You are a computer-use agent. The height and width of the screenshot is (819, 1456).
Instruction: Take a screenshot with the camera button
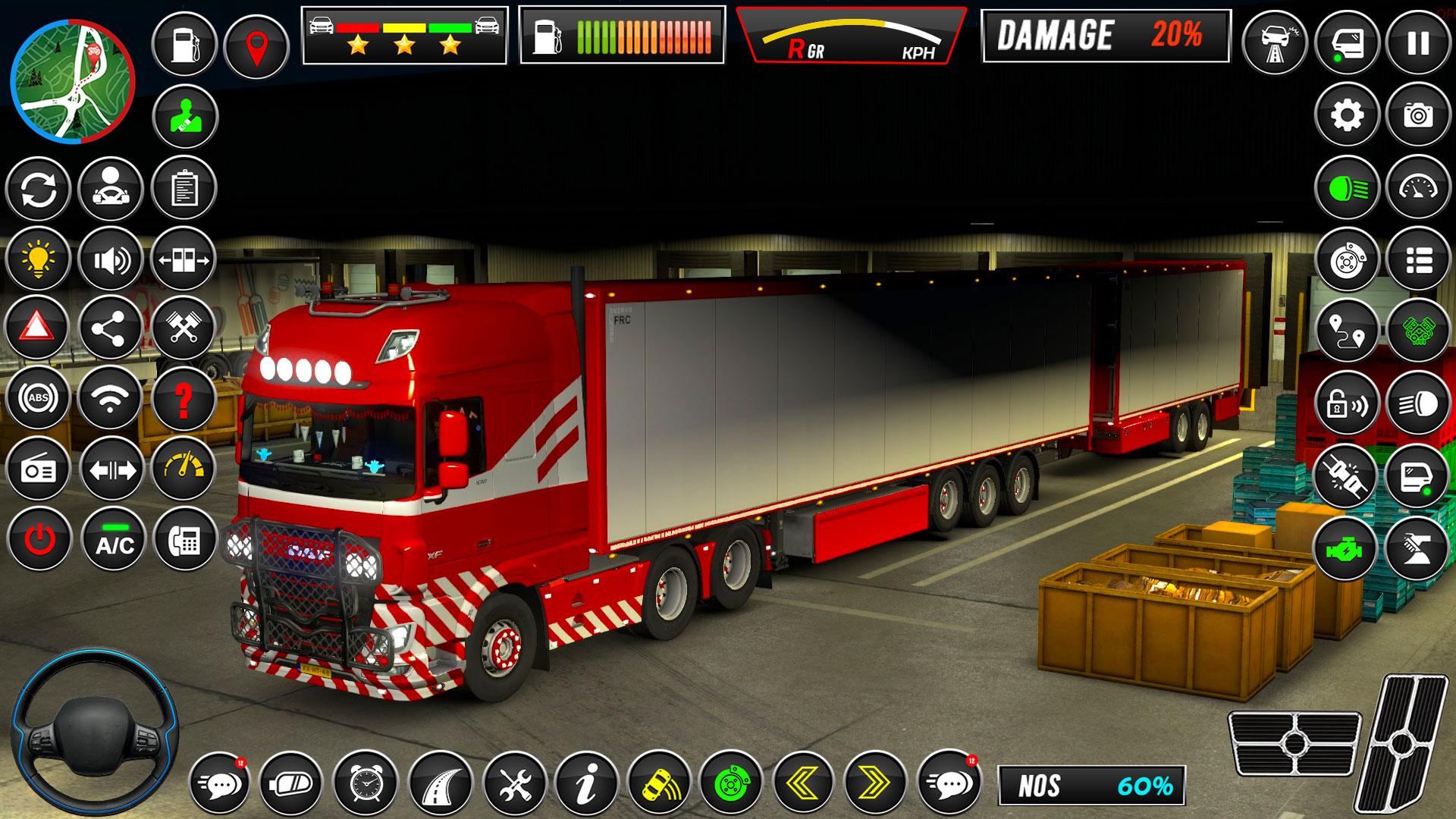point(1418,115)
